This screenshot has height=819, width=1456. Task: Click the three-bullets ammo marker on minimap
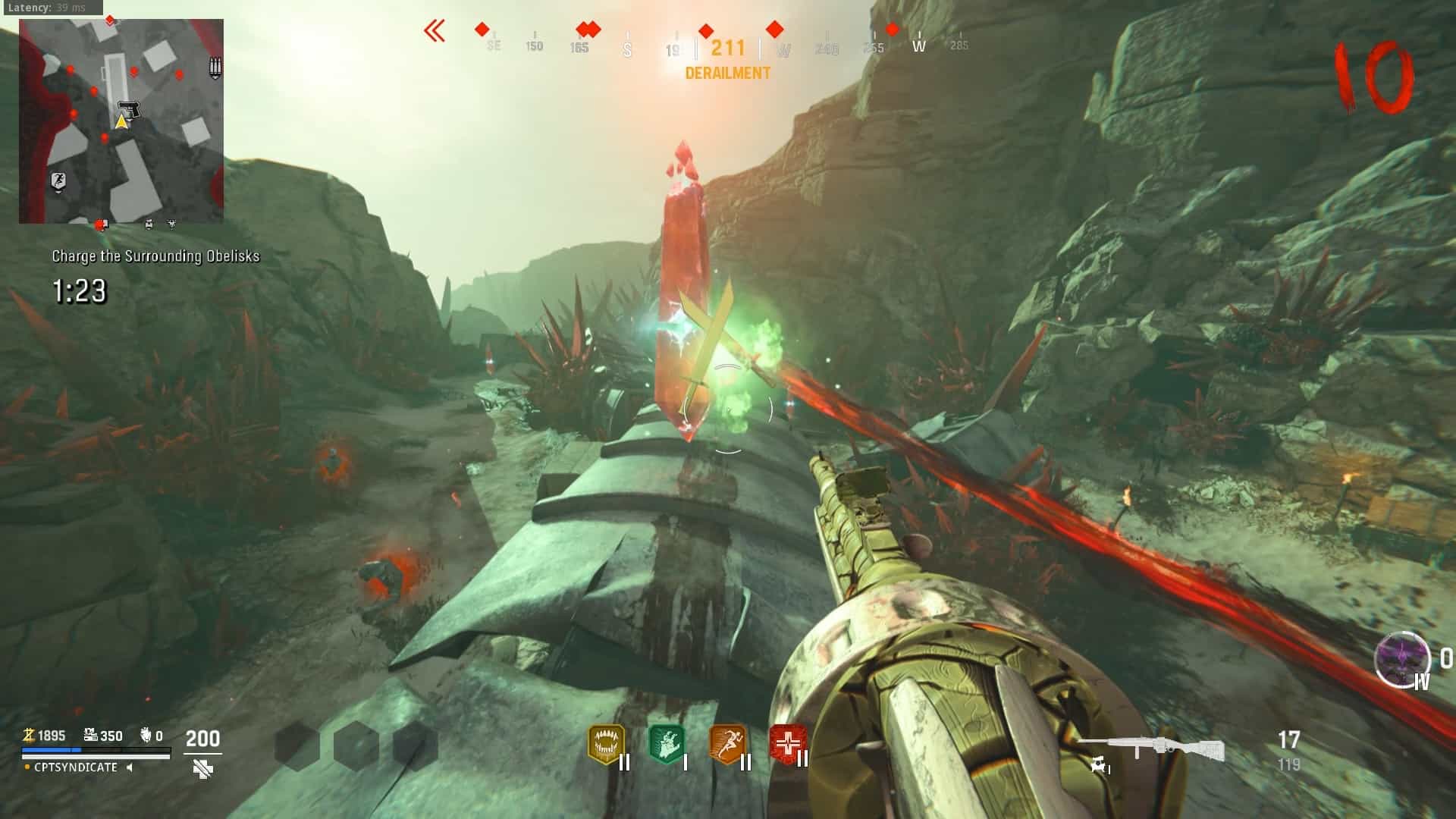(215, 68)
